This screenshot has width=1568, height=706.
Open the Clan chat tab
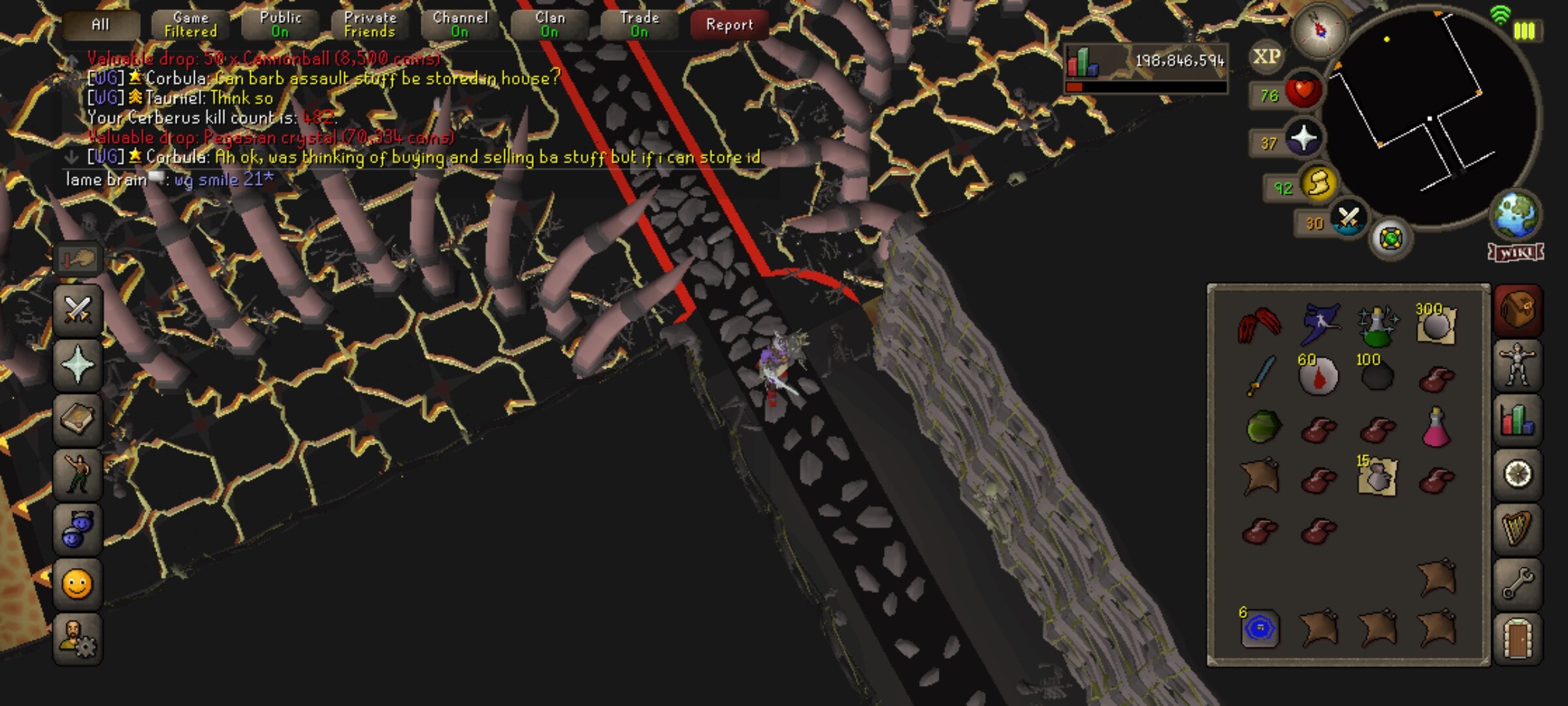pos(549,25)
